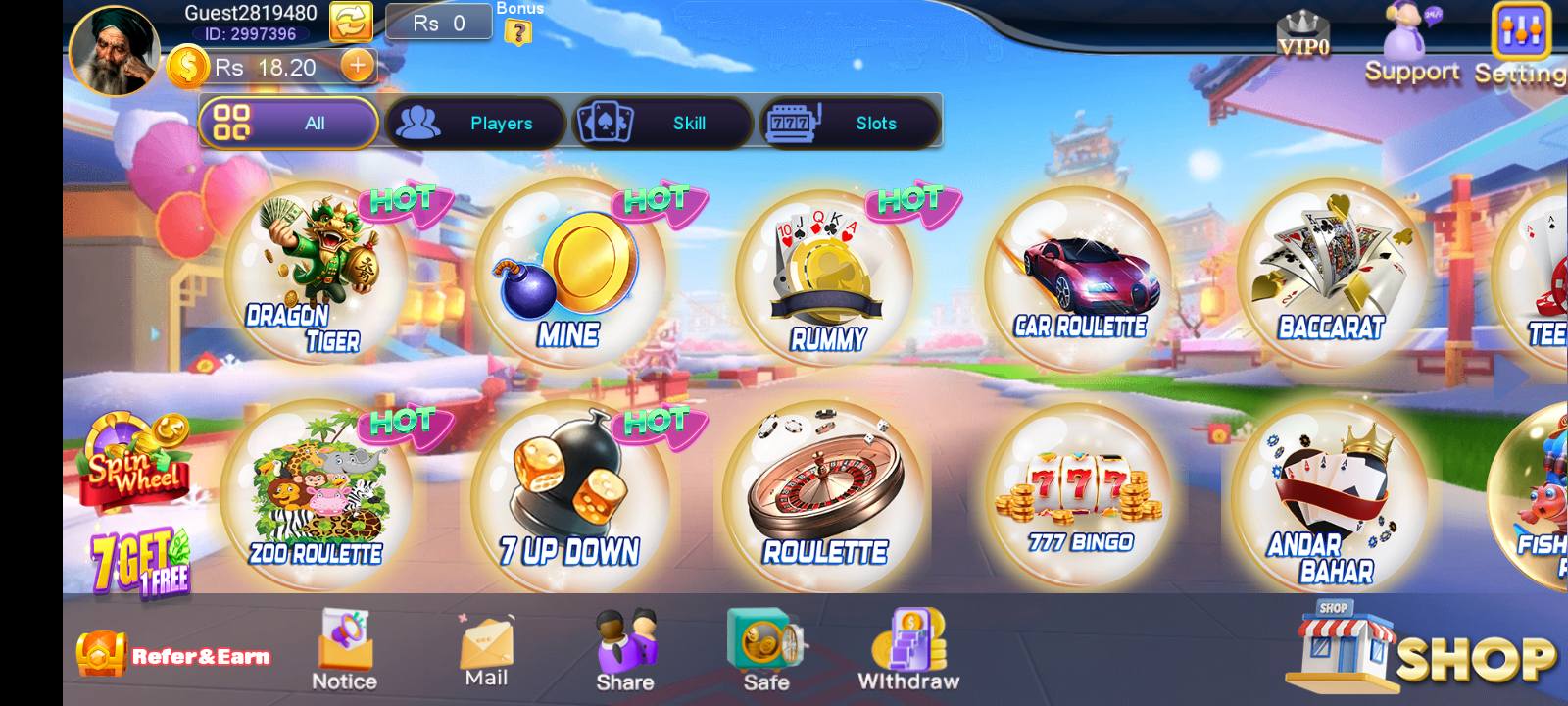Open the Mail inbox
This screenshot has width=1568, height=706.
pyautogui.click(x=483, y=642)
